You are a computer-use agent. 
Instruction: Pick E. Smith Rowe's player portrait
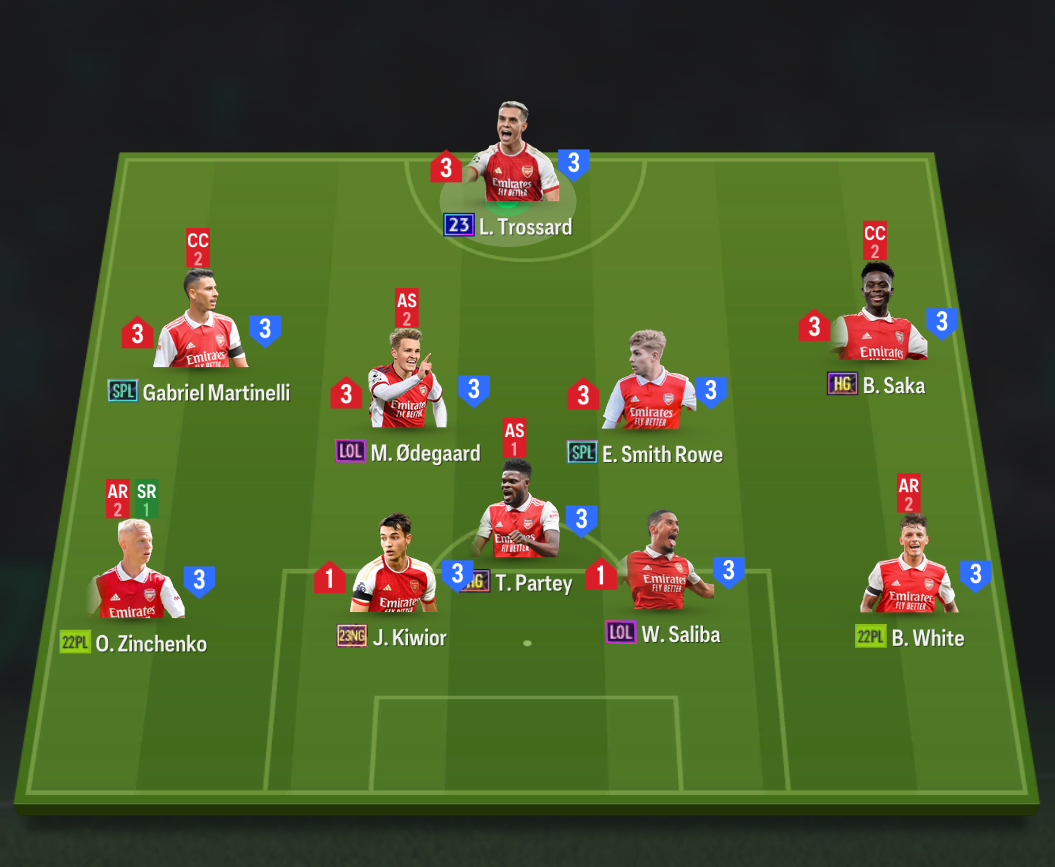[648, 385]
